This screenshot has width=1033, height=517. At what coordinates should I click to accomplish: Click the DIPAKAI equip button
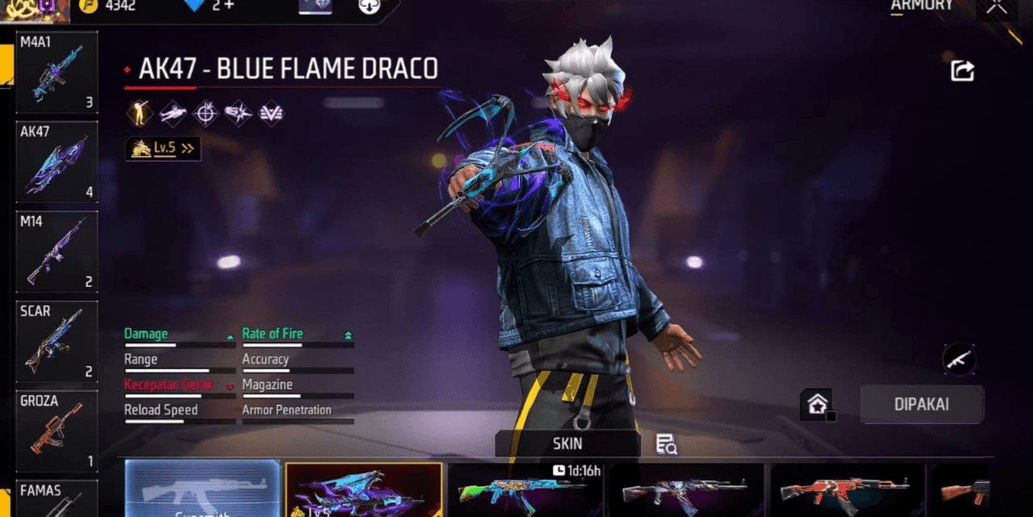click(x=921, y=405)
